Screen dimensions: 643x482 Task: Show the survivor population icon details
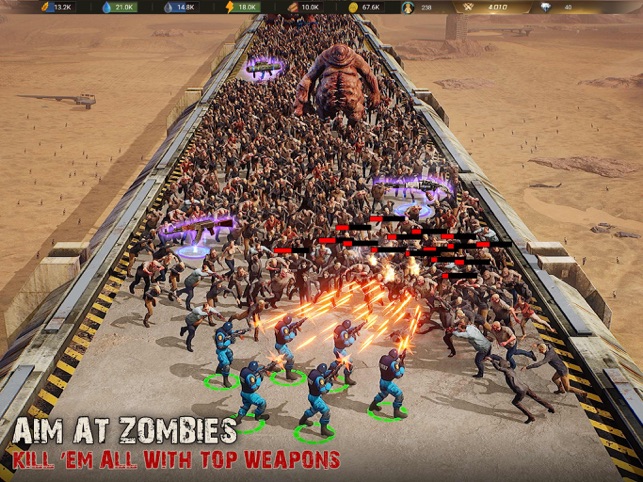click(408, 7)
